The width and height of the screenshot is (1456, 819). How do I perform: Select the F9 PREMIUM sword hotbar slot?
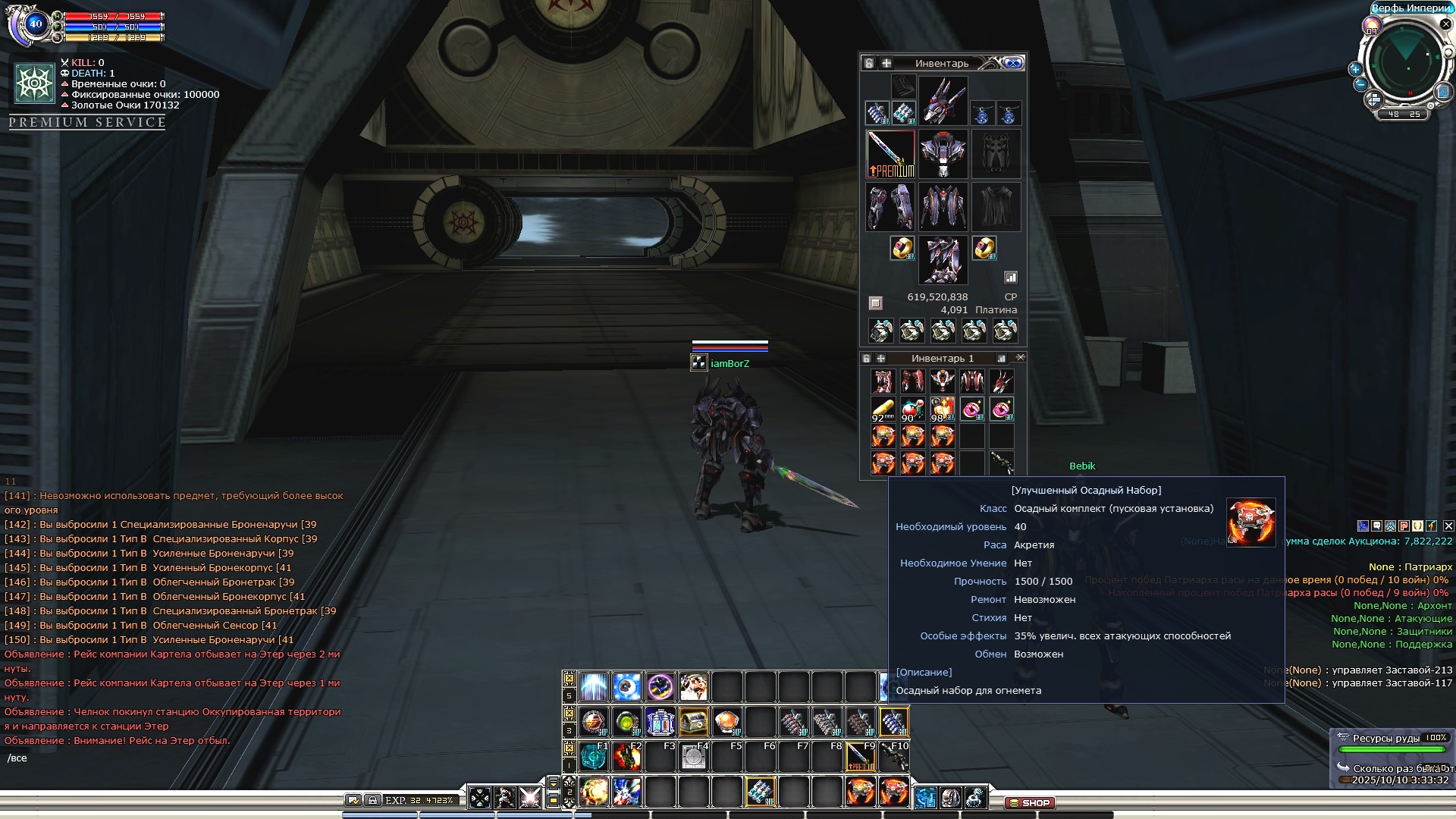[861, 756]
